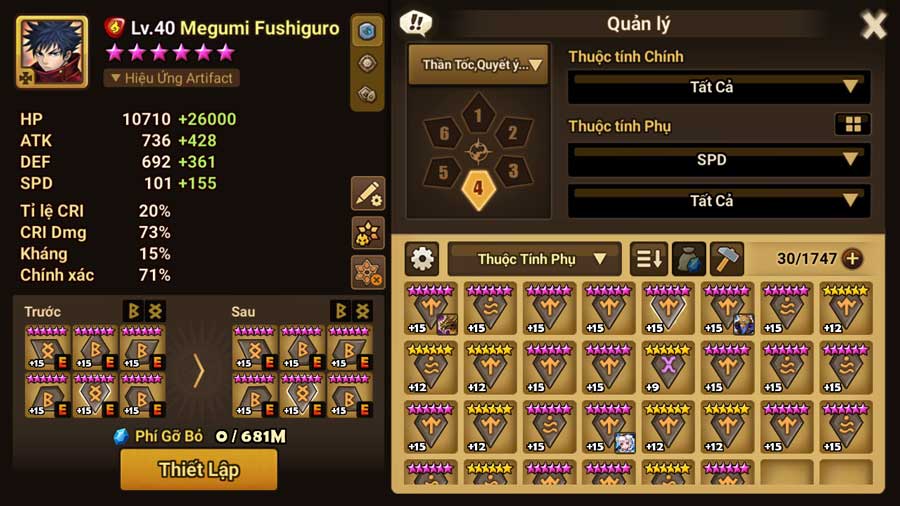Open the speech bubble notice icon
The image size is (900, 506).
click(x=416, y=23)
